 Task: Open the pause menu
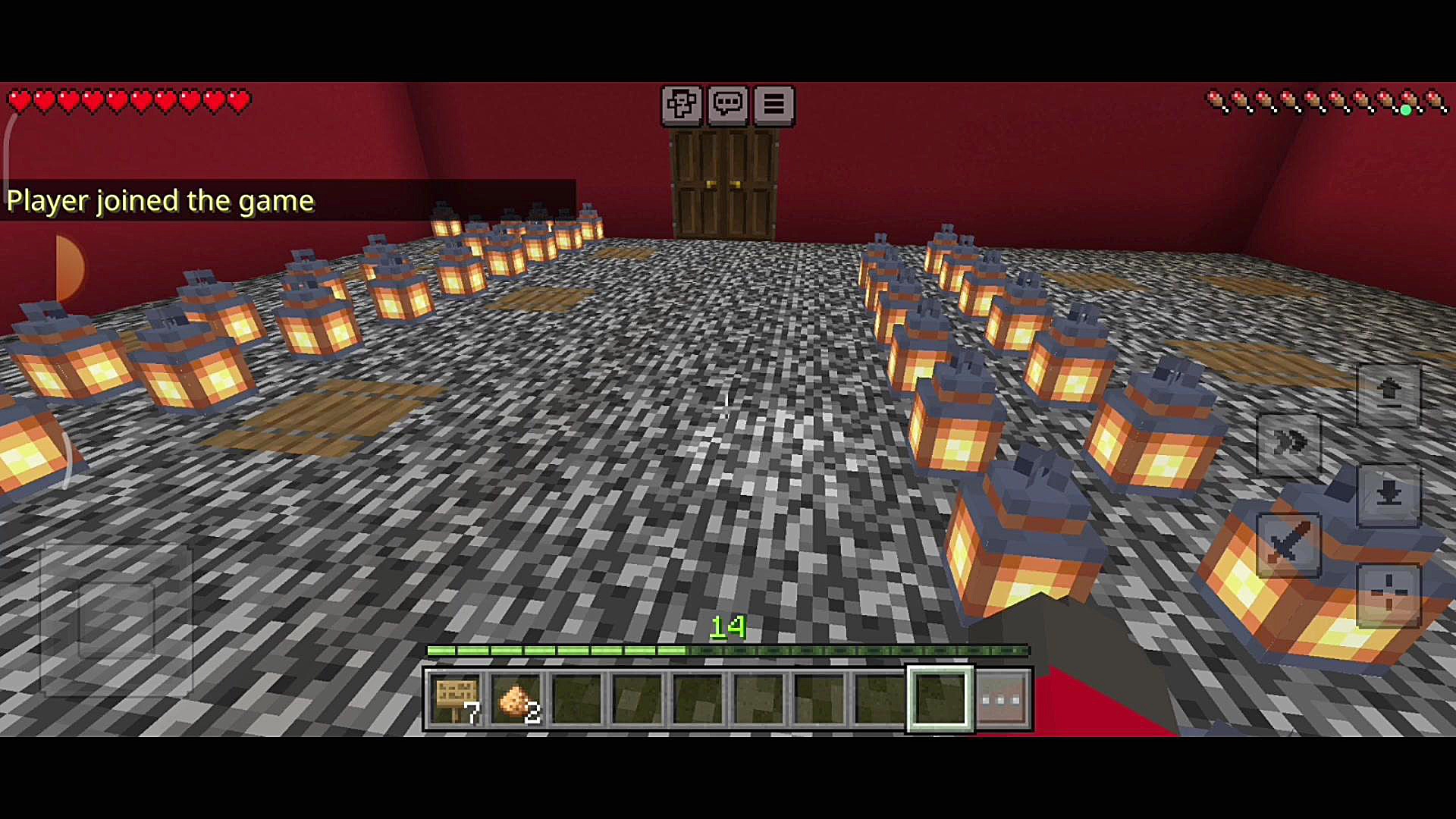773,104
